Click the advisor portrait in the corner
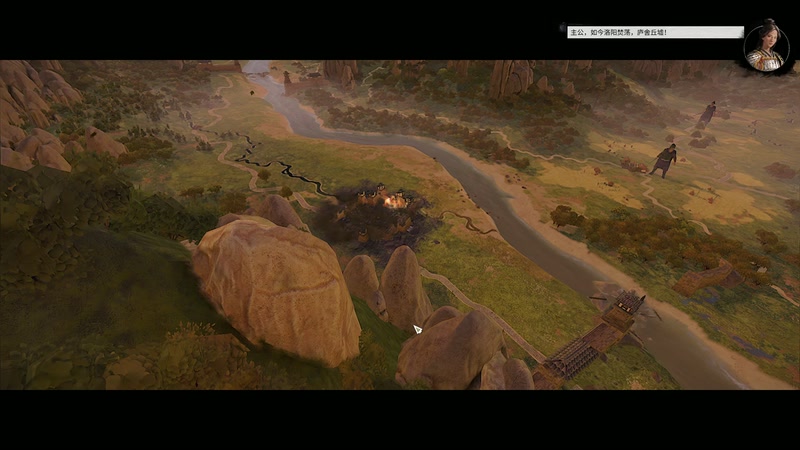800x450 pixels. tap(767, 46)
